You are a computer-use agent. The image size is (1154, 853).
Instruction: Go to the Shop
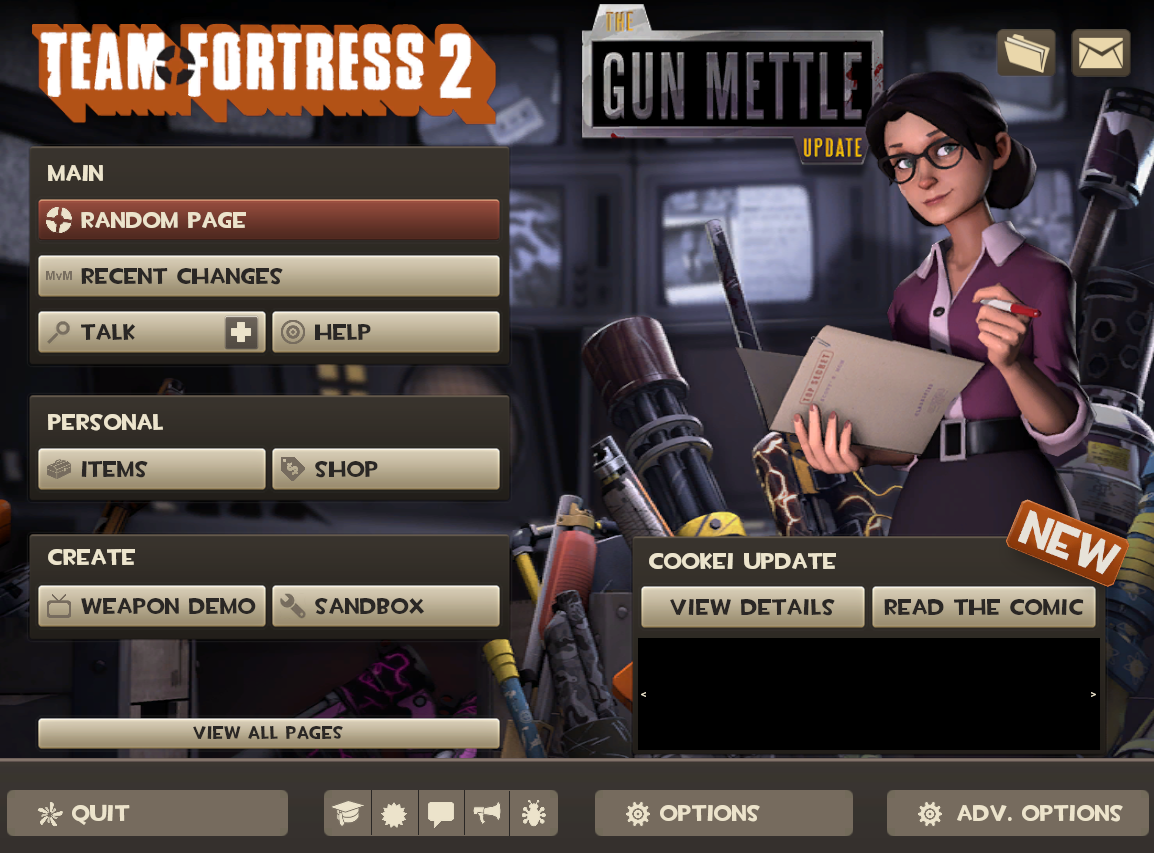(385, 469)
